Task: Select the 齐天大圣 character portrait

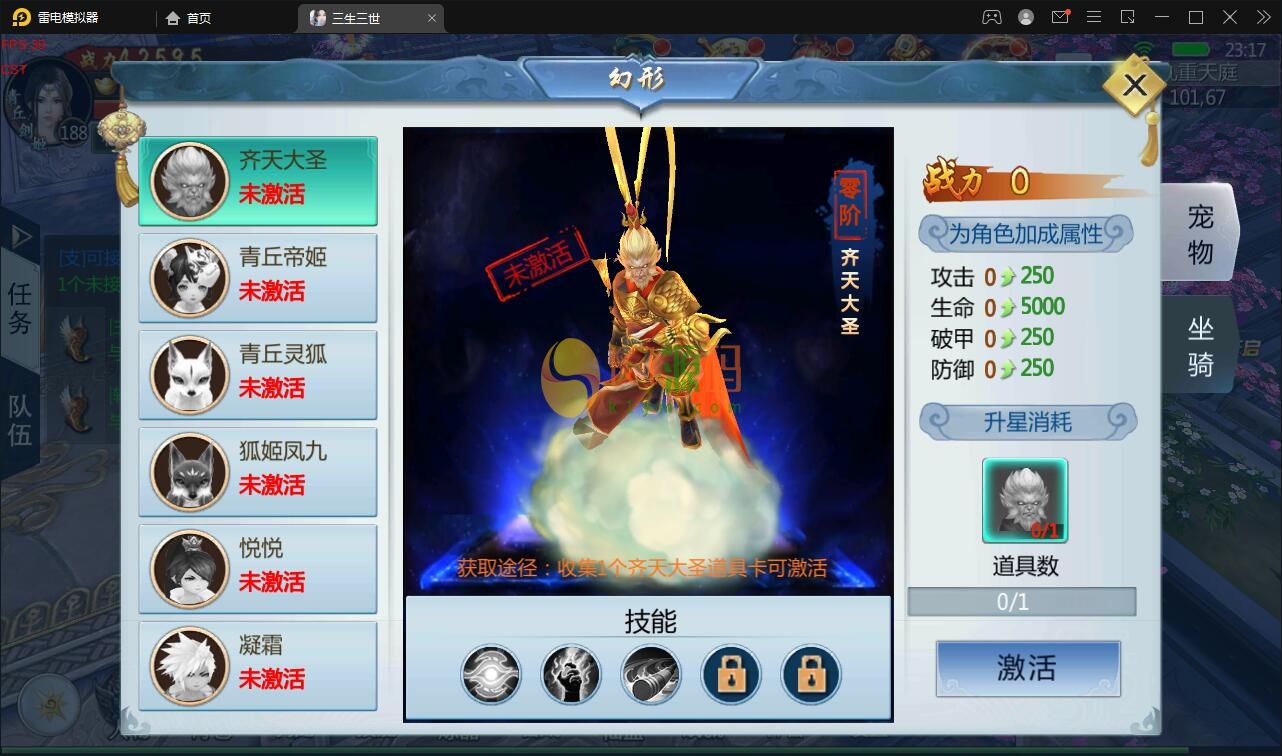Action: pos(190,181)
